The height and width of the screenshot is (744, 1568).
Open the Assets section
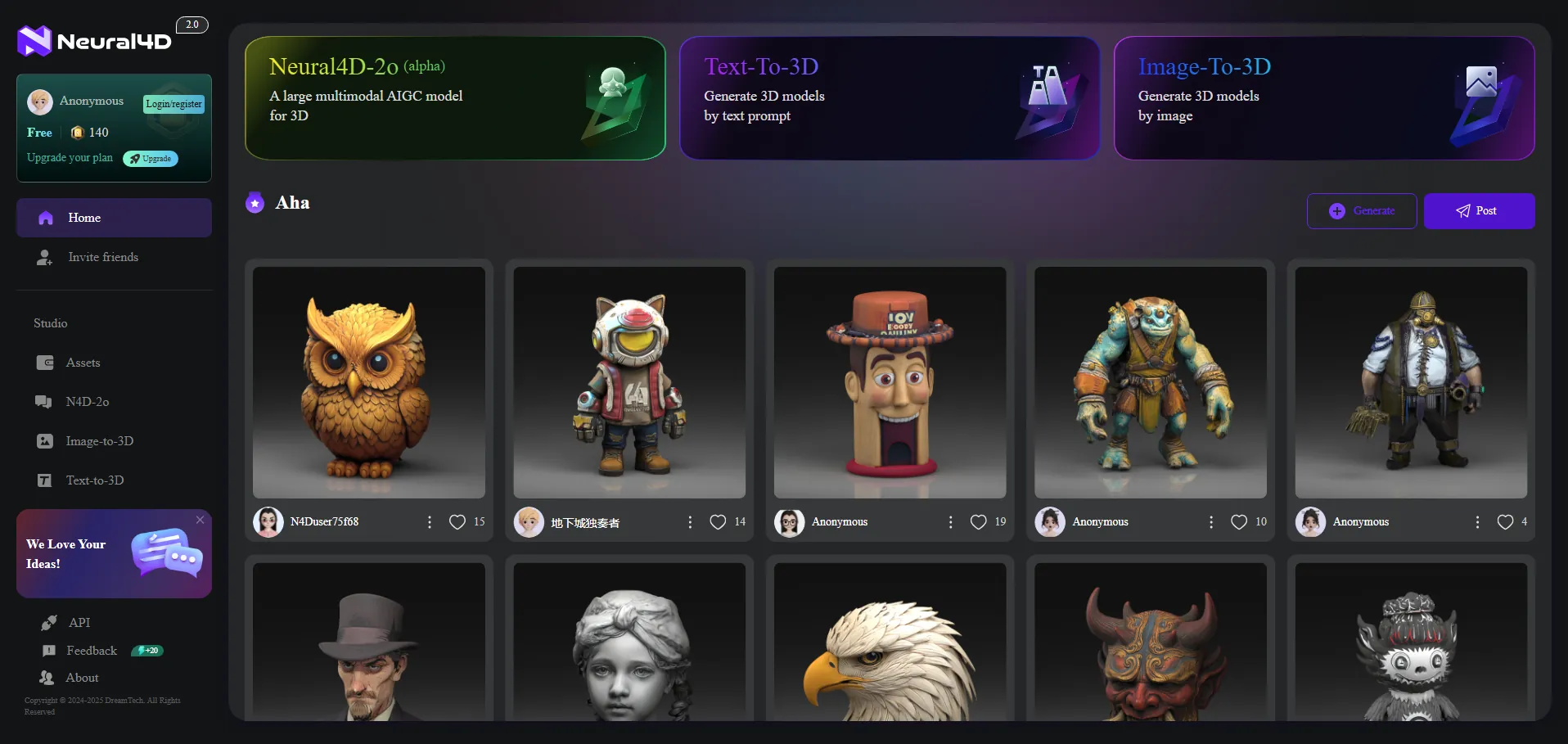point(83,363)
